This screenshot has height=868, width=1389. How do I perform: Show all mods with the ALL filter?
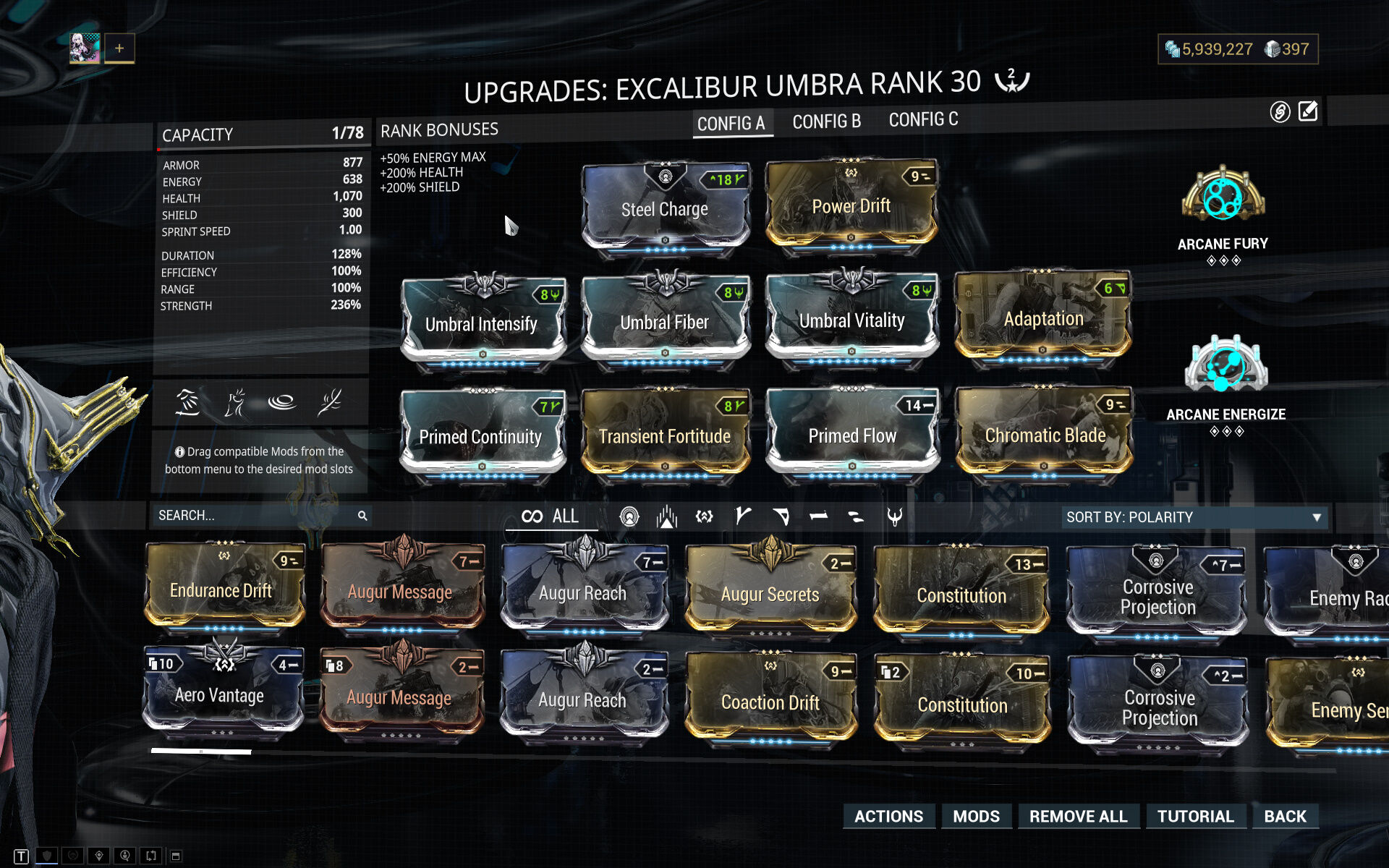point(551,516)
